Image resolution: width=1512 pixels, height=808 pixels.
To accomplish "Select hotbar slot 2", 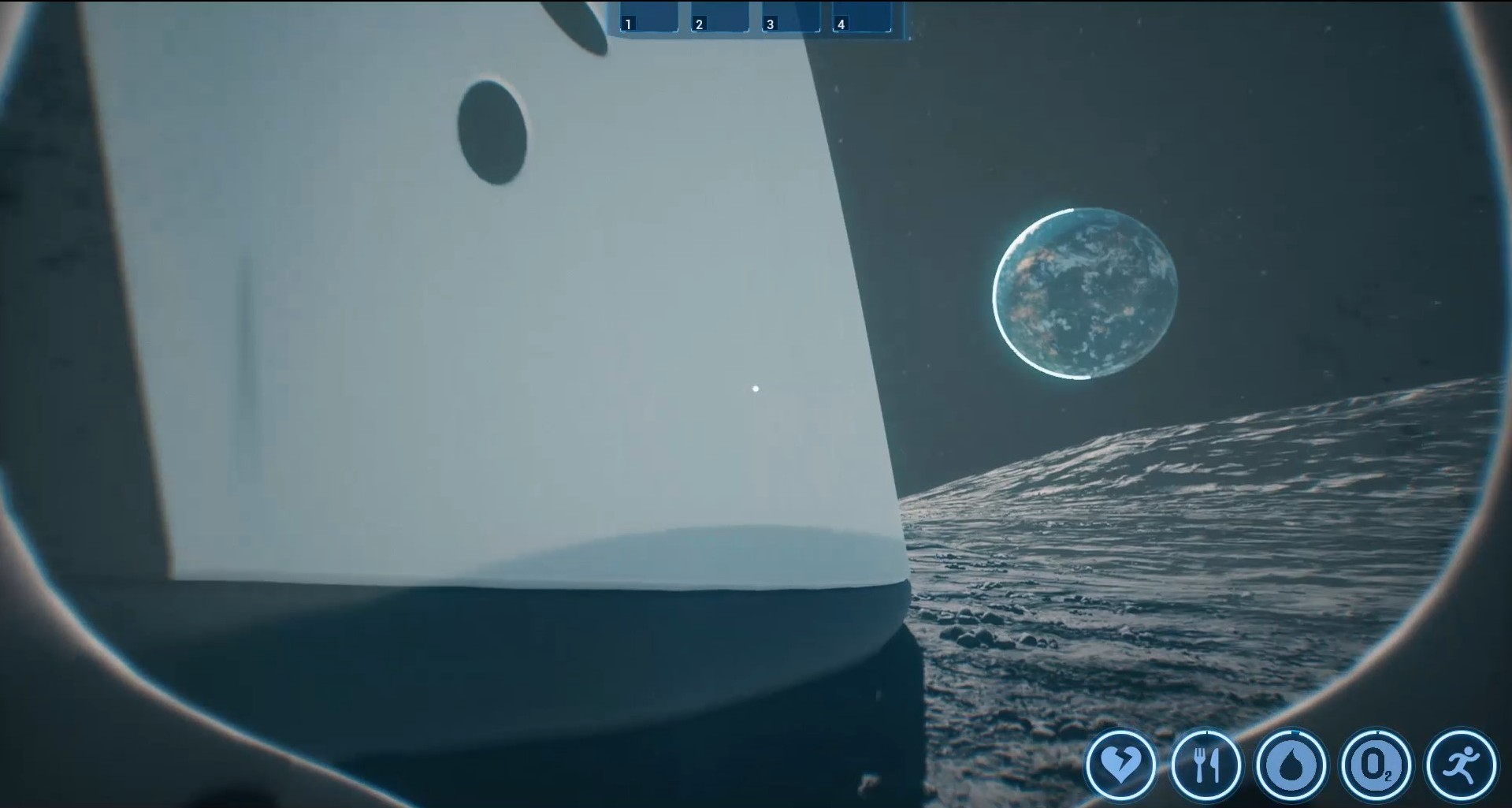I will [722, 17].
